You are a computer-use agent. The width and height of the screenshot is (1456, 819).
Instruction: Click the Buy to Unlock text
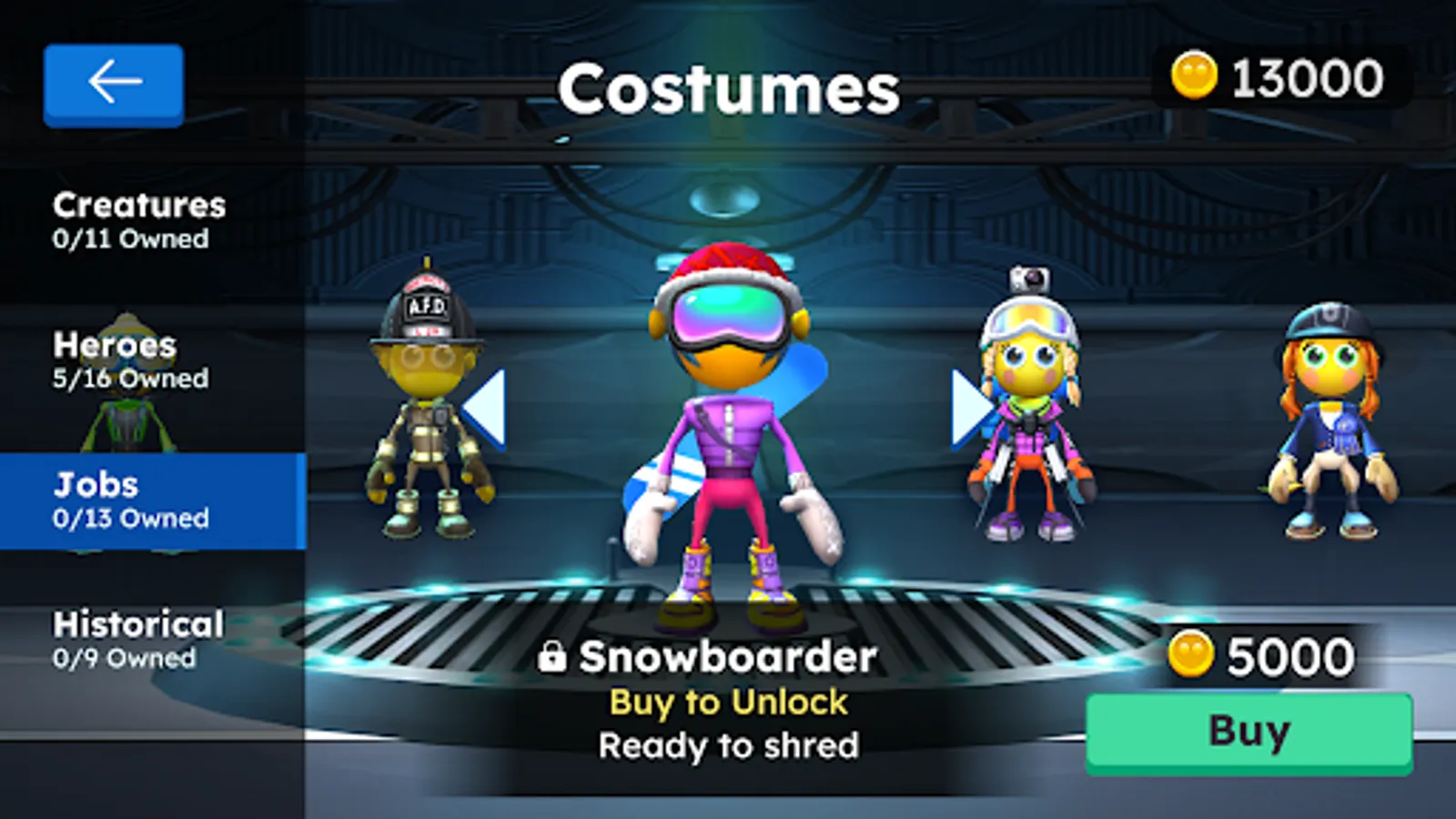728,702
